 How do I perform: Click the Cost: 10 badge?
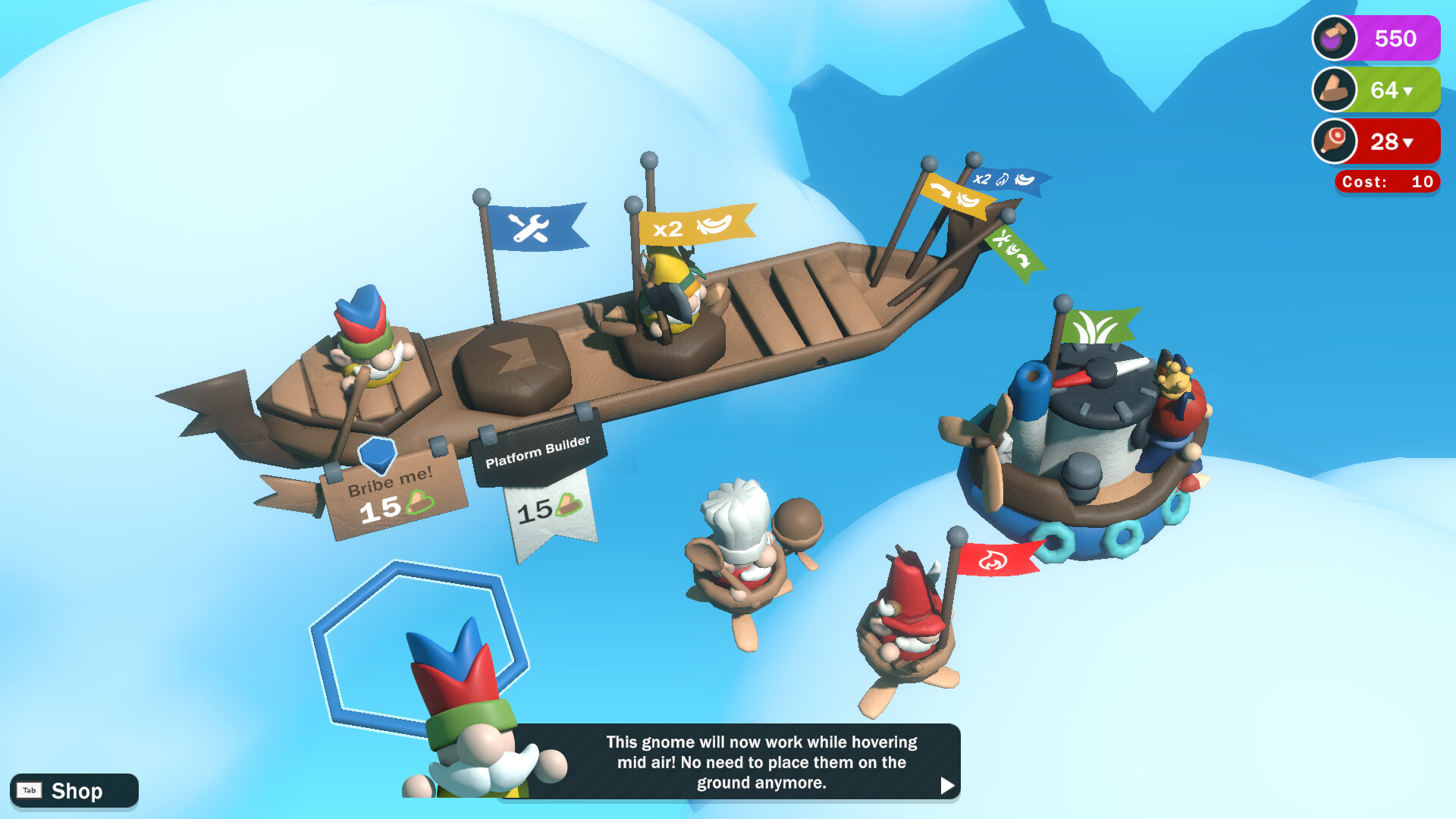1386,182
